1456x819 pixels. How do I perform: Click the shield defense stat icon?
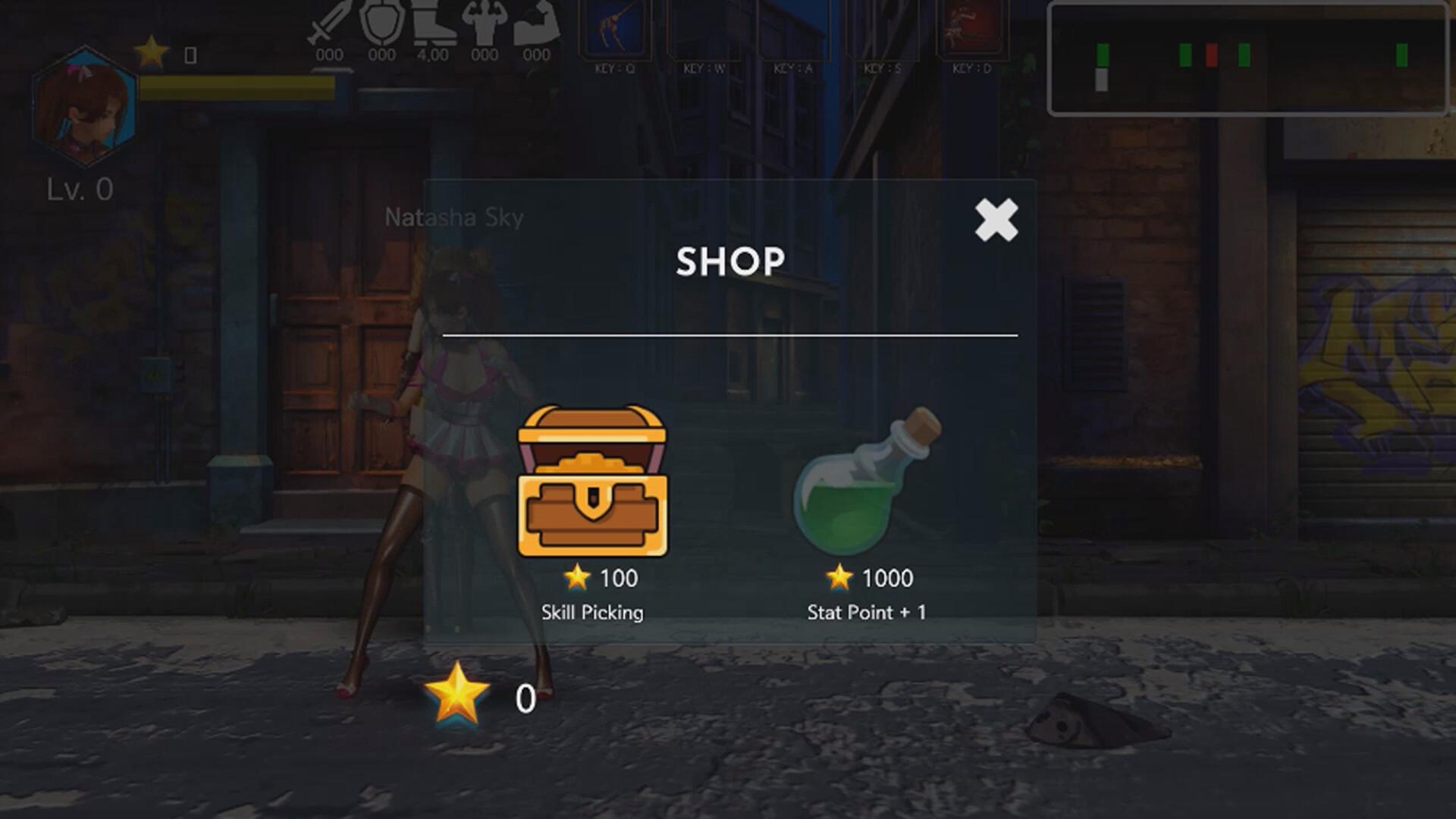click(383, 23)
